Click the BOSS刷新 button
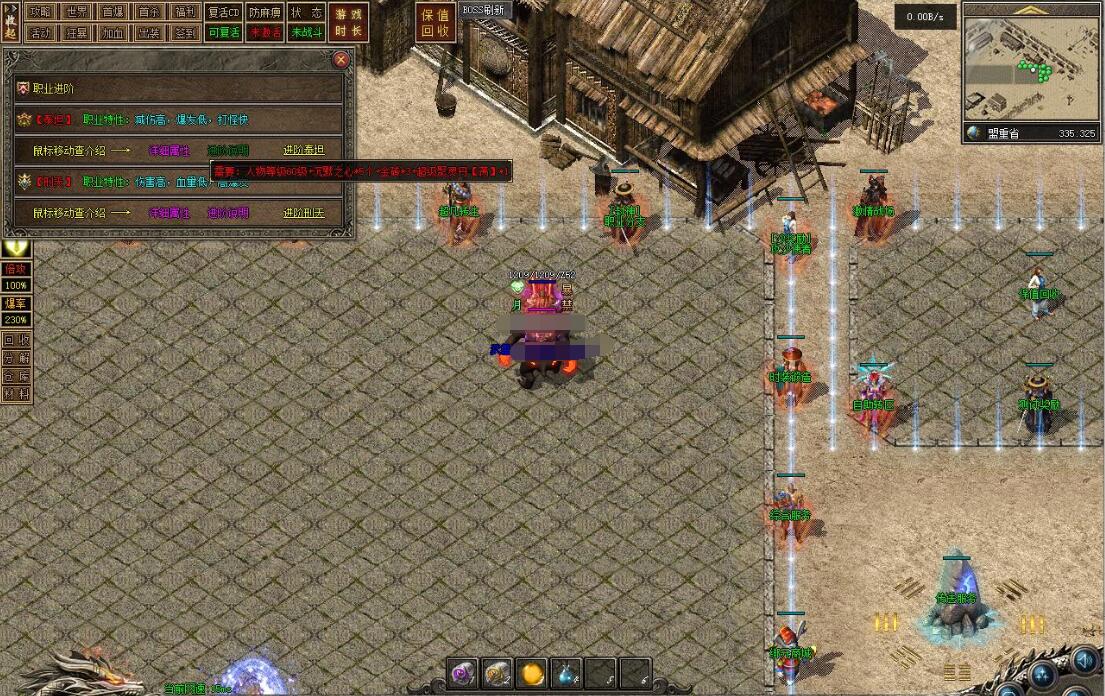The width and height of the screenshot is (1105, 696). pyautogui.click(x=485, y=9)
